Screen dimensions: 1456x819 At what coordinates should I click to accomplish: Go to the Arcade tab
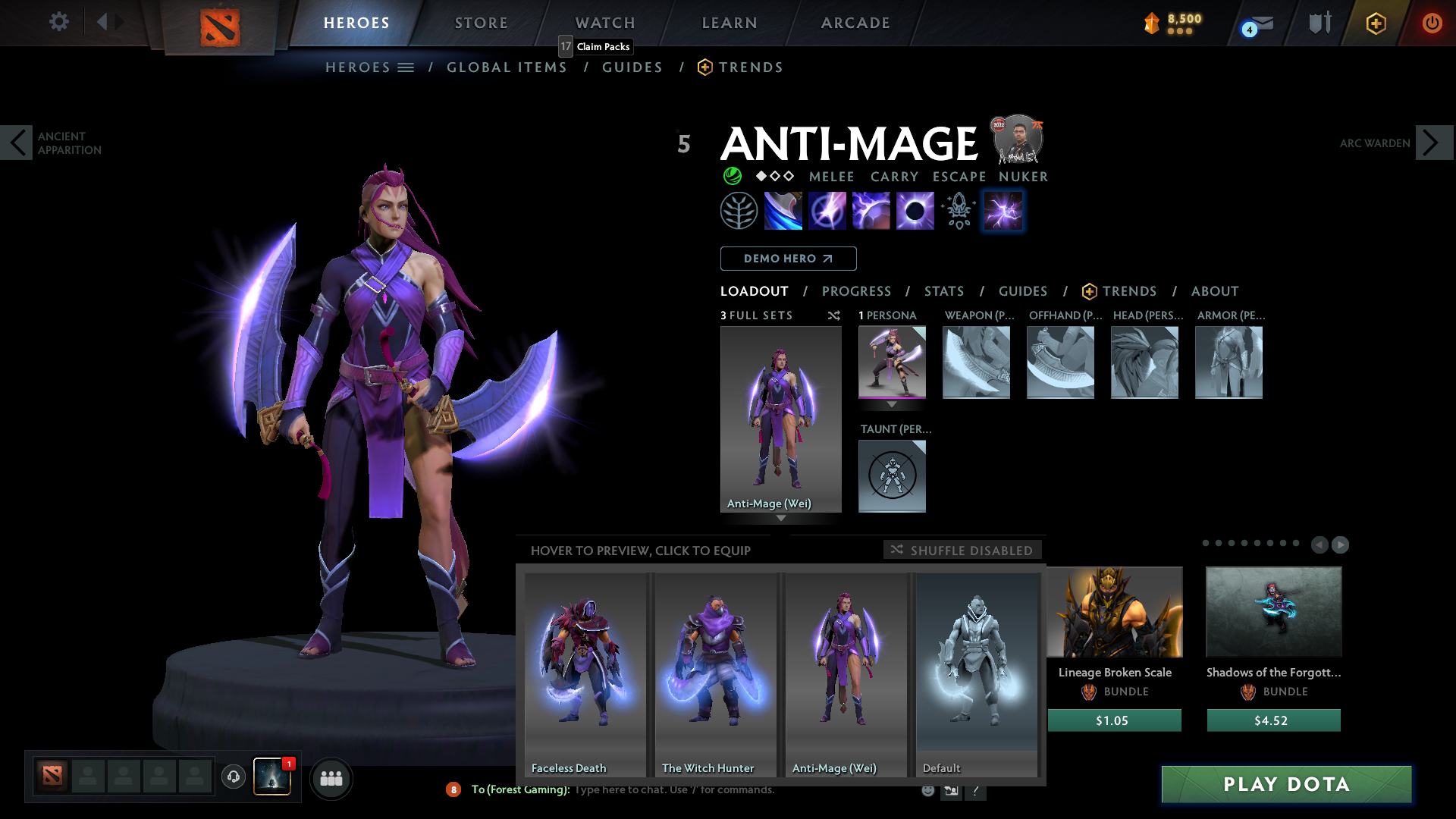[x=855, y=23]
